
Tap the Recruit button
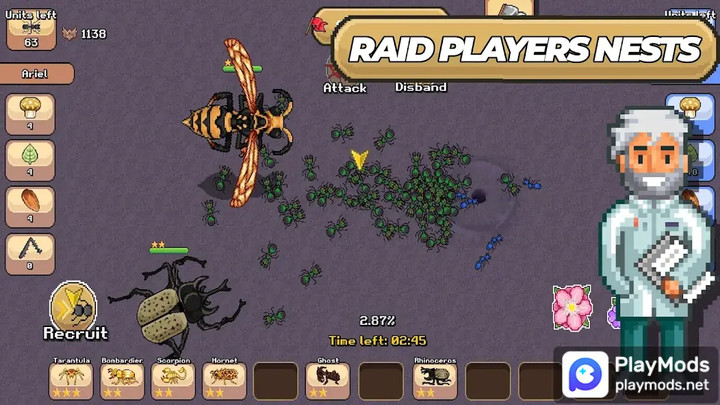[x=74, y=308]
